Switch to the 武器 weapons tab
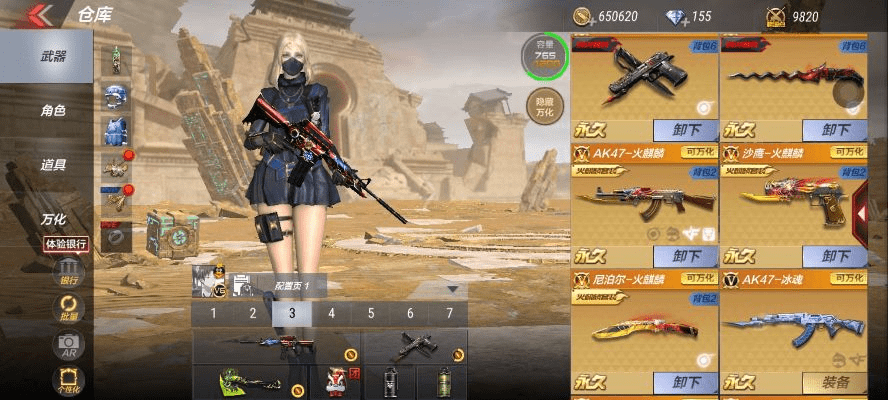The image size is (888, 400). [x=52, y=56]
